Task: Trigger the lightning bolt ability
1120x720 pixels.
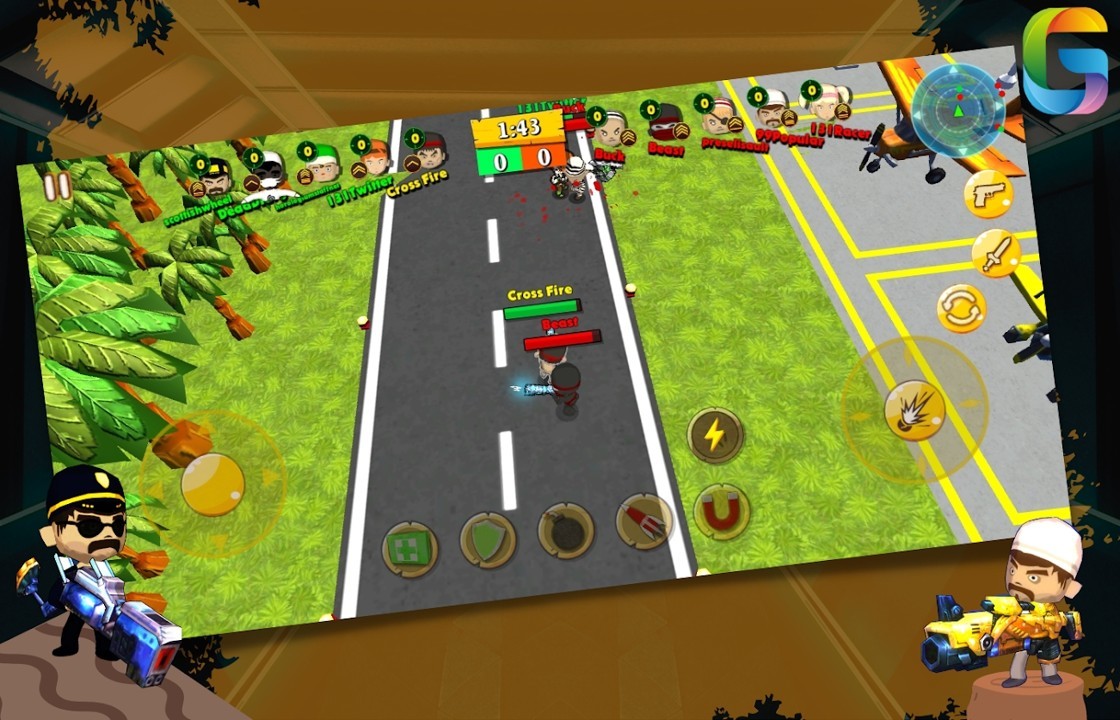Action: tap(715, 435)
